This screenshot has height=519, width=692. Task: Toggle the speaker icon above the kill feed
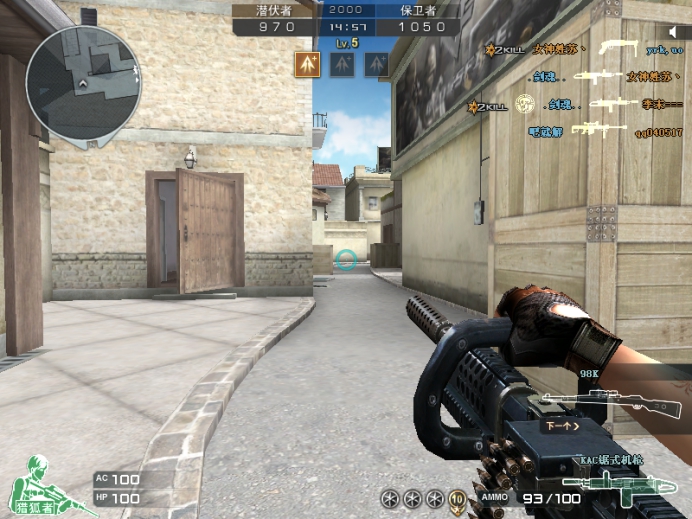[x=673, y=33]
